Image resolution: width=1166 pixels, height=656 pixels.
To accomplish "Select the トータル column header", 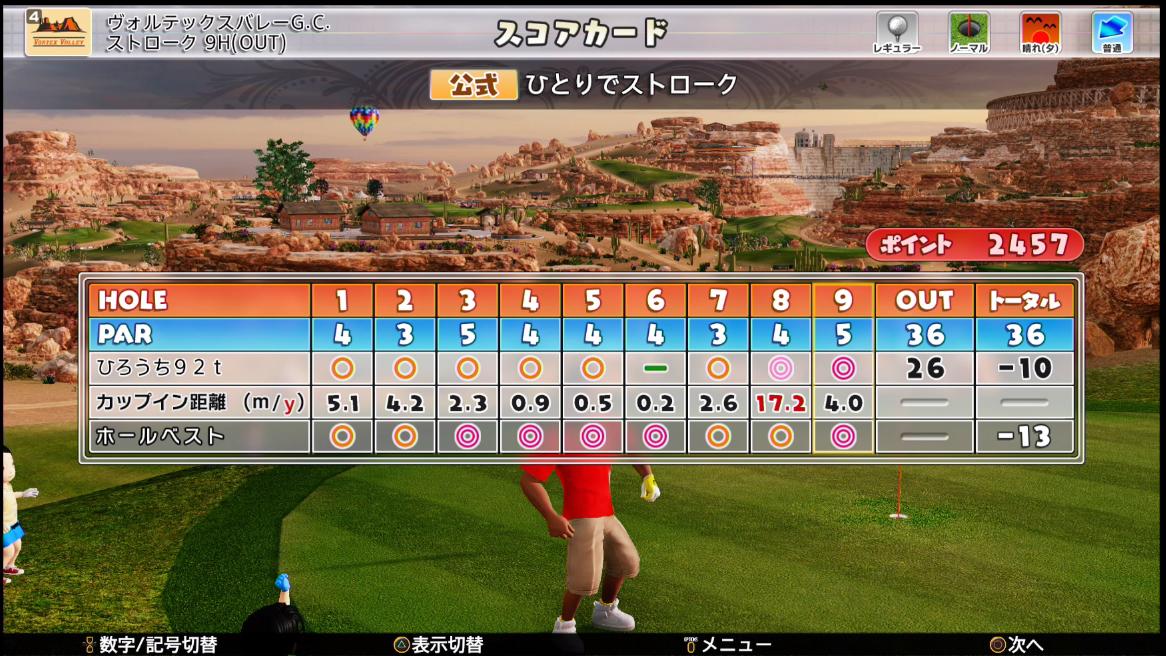I will (x=1024, y=300).
